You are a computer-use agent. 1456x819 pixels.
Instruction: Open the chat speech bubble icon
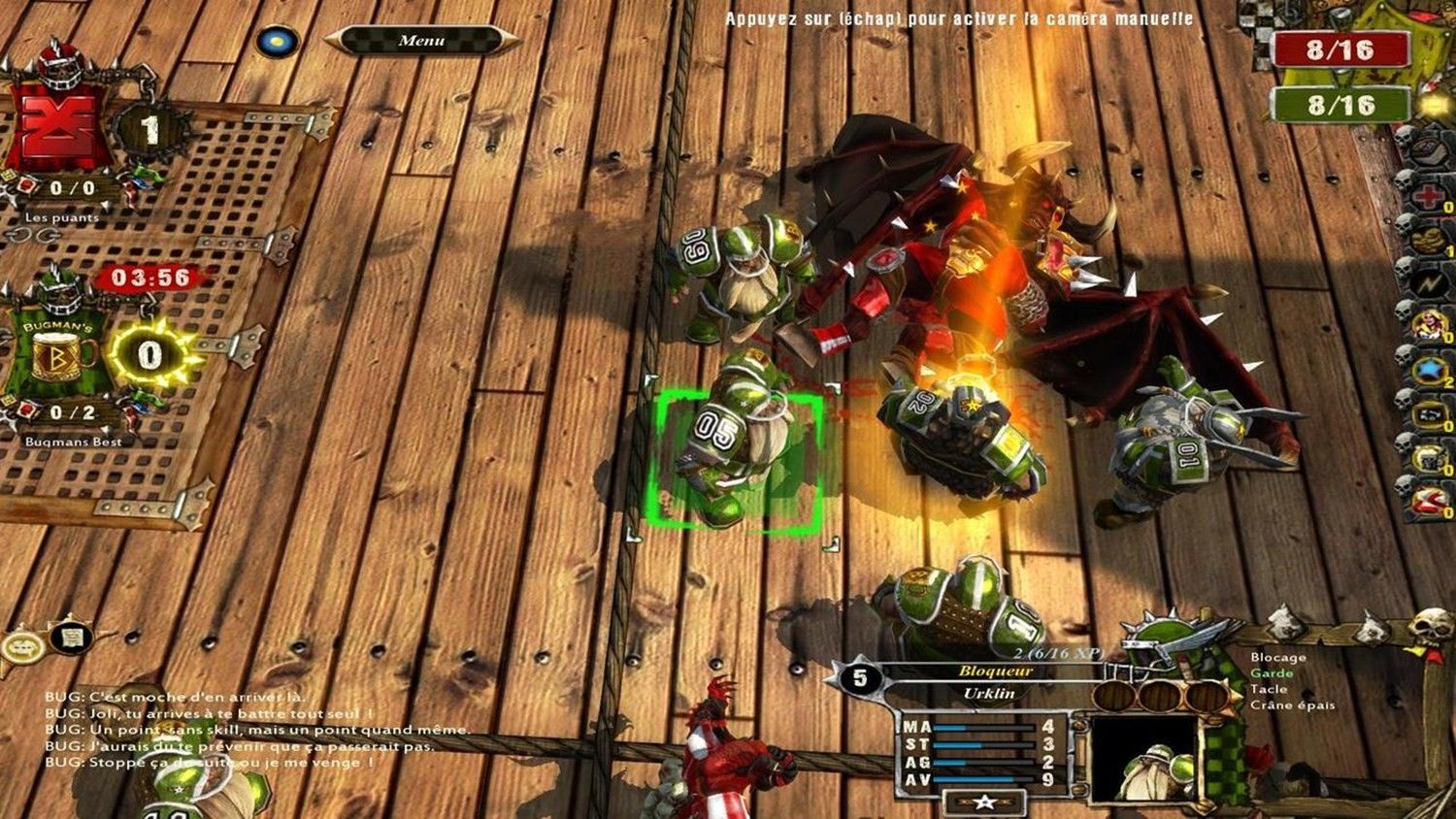pos(21,644)
